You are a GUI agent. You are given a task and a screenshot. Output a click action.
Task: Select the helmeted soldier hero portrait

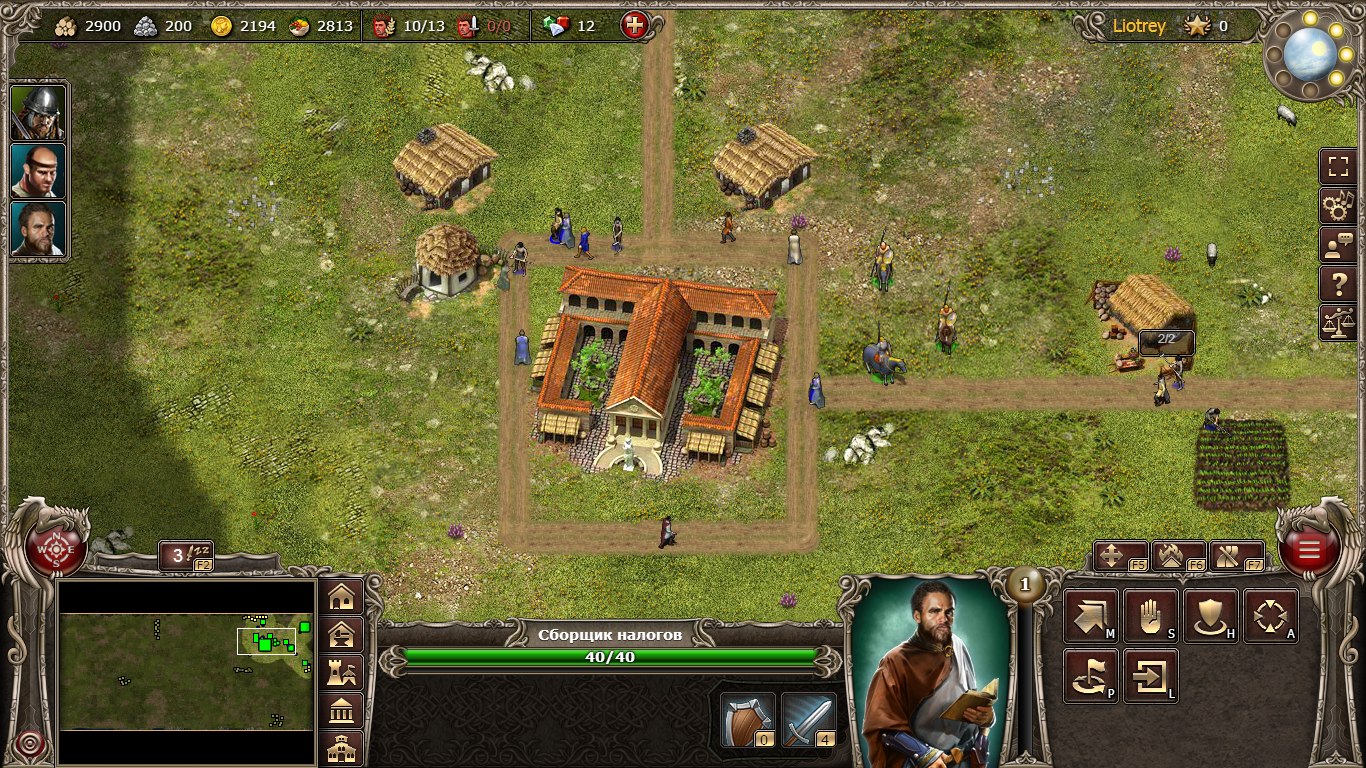point(39,113)
